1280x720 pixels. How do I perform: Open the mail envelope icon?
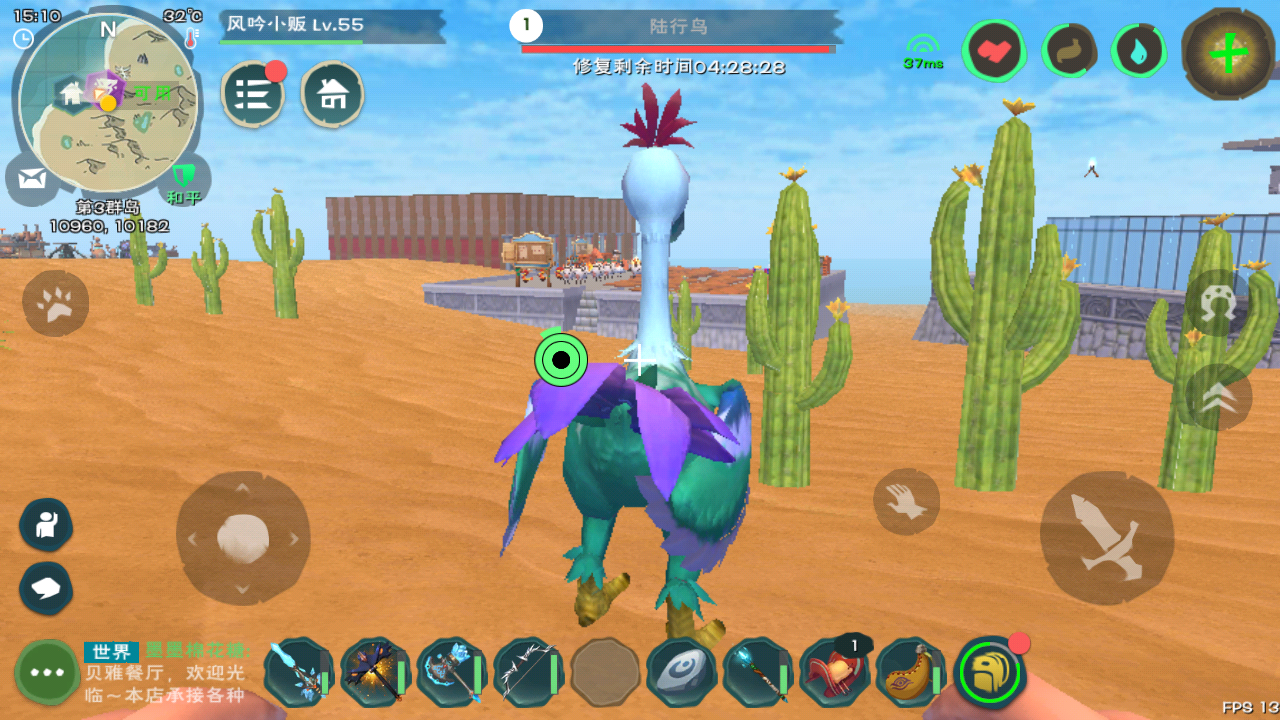(31, 180)
